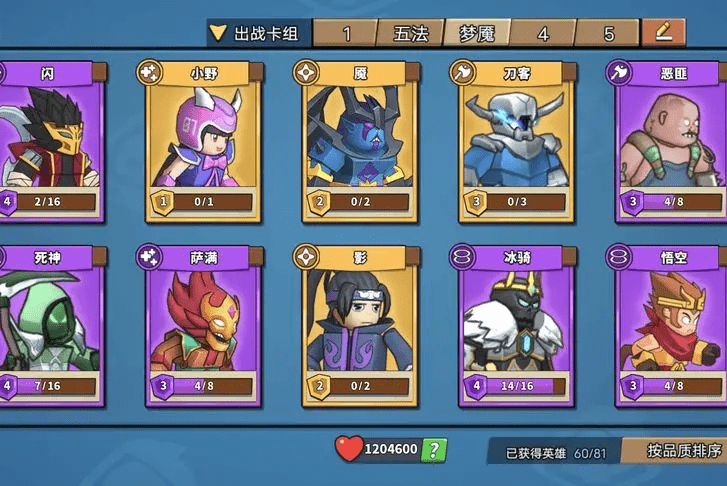Screen dimensions: 727x486
Task: Click the pencil edit button
Action: coord(662,32)
